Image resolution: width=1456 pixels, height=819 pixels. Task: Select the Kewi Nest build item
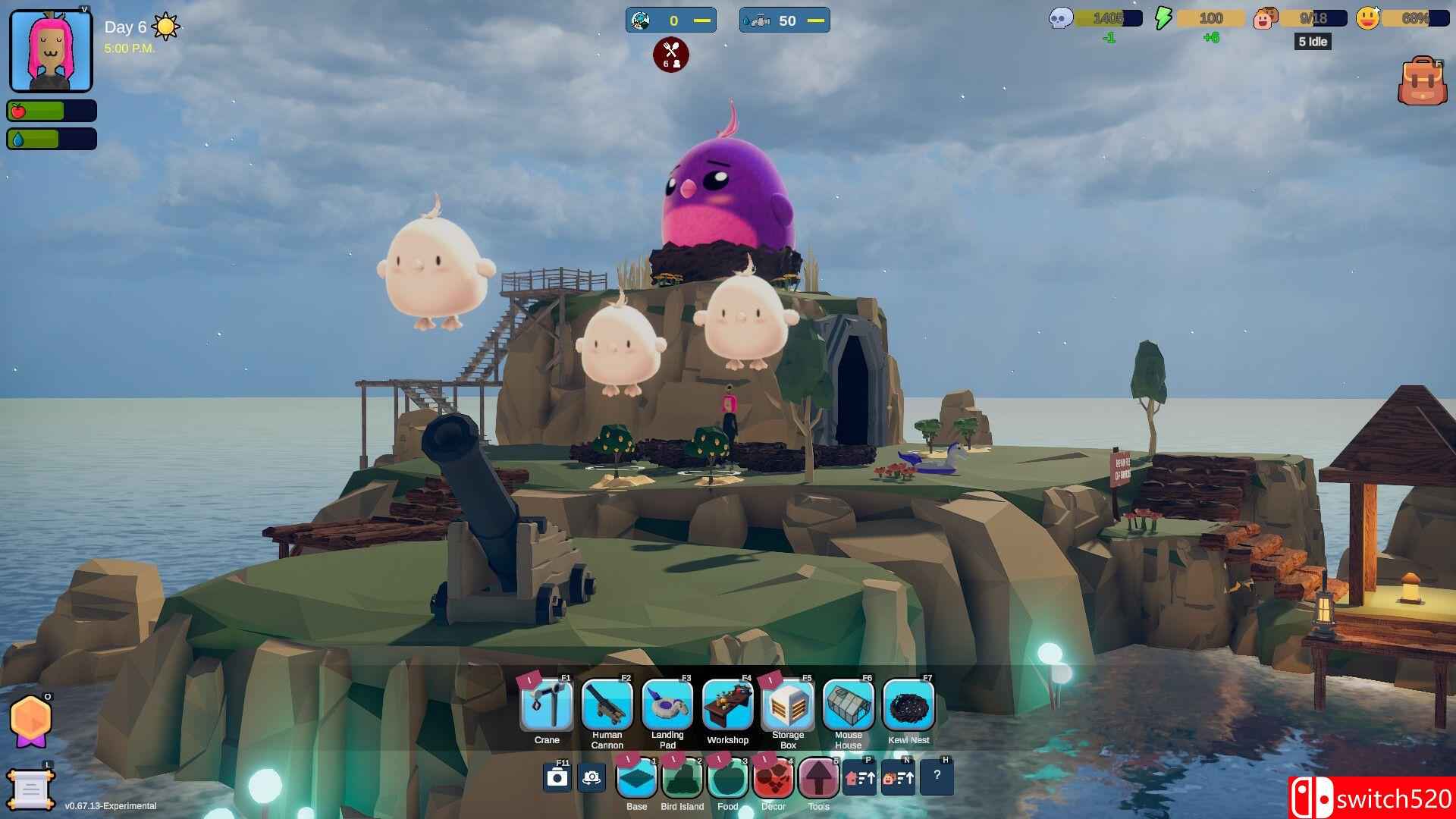pos(908,705)
